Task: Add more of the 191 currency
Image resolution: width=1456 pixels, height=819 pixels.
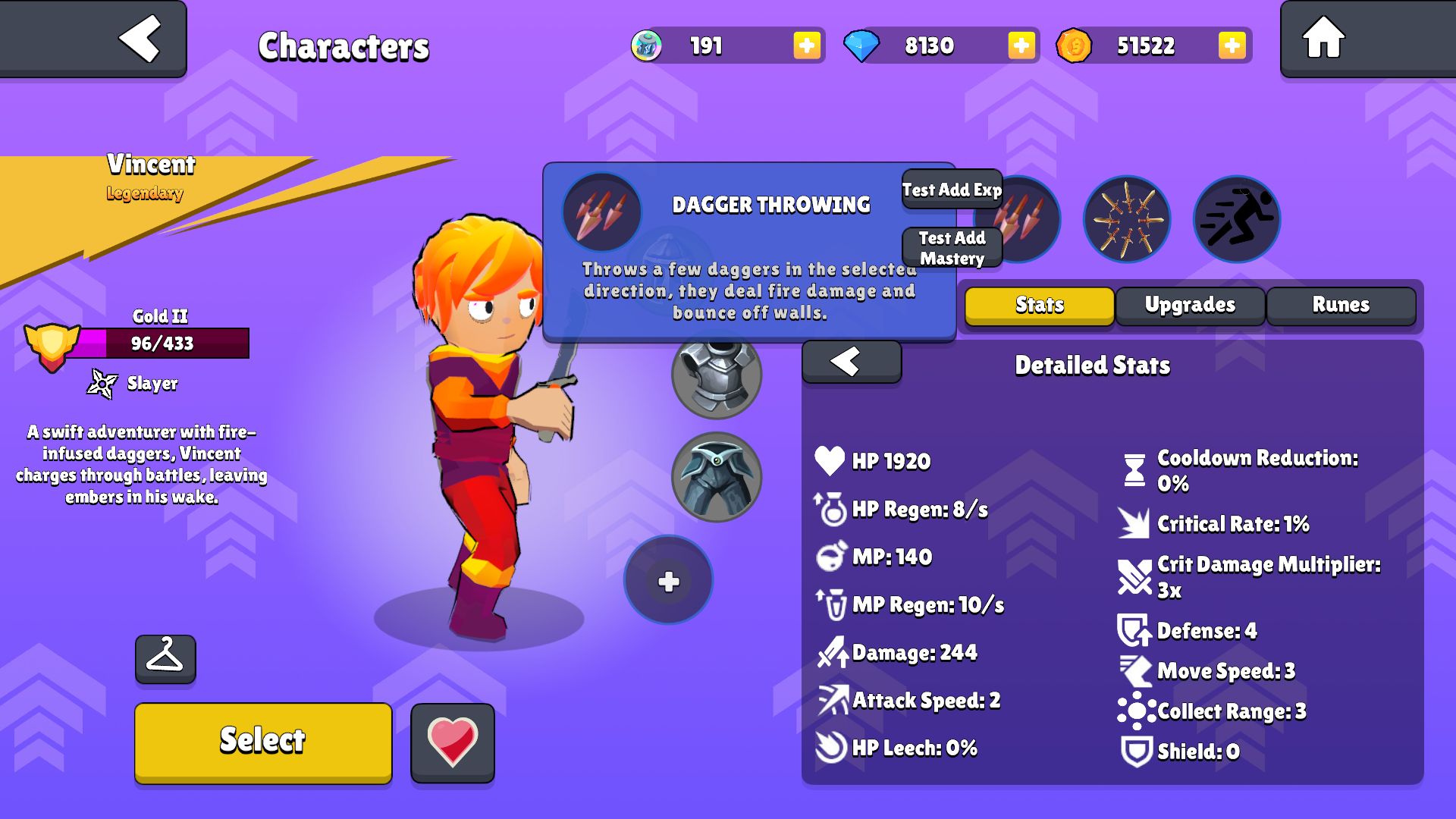Action: [x=806, y=45]
